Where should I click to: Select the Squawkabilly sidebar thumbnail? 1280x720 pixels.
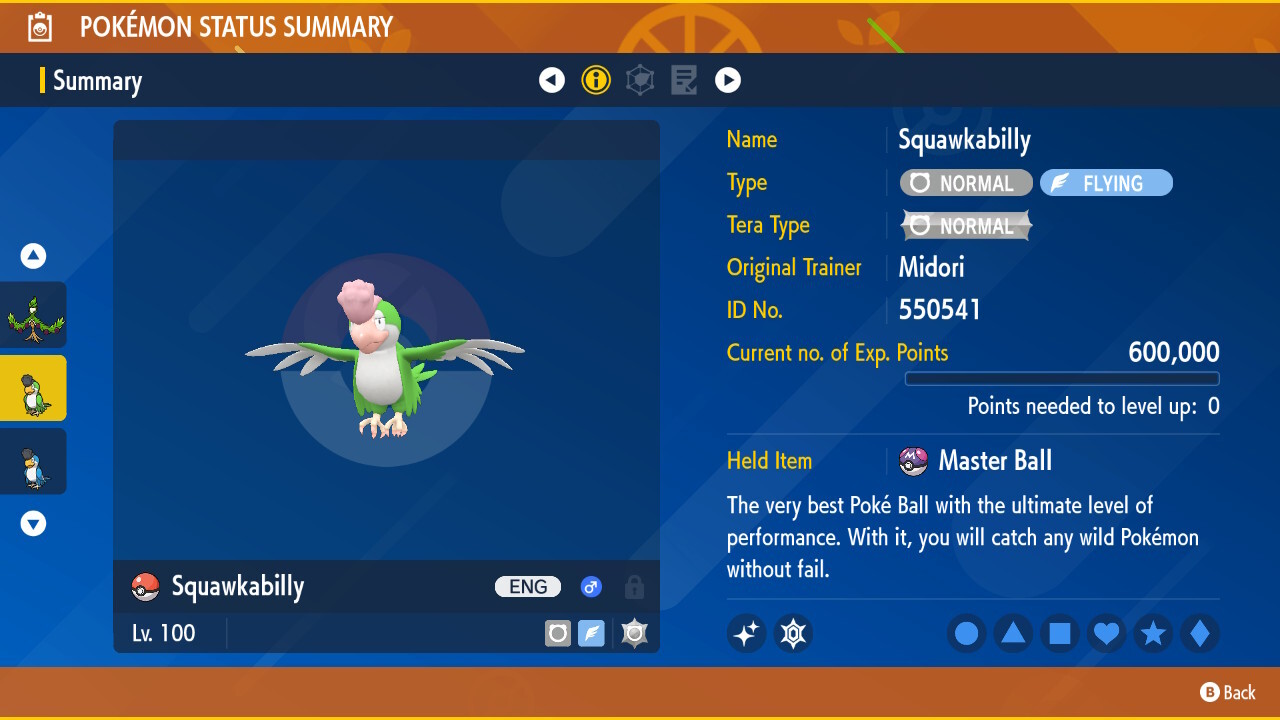click(x=33, y=388)
